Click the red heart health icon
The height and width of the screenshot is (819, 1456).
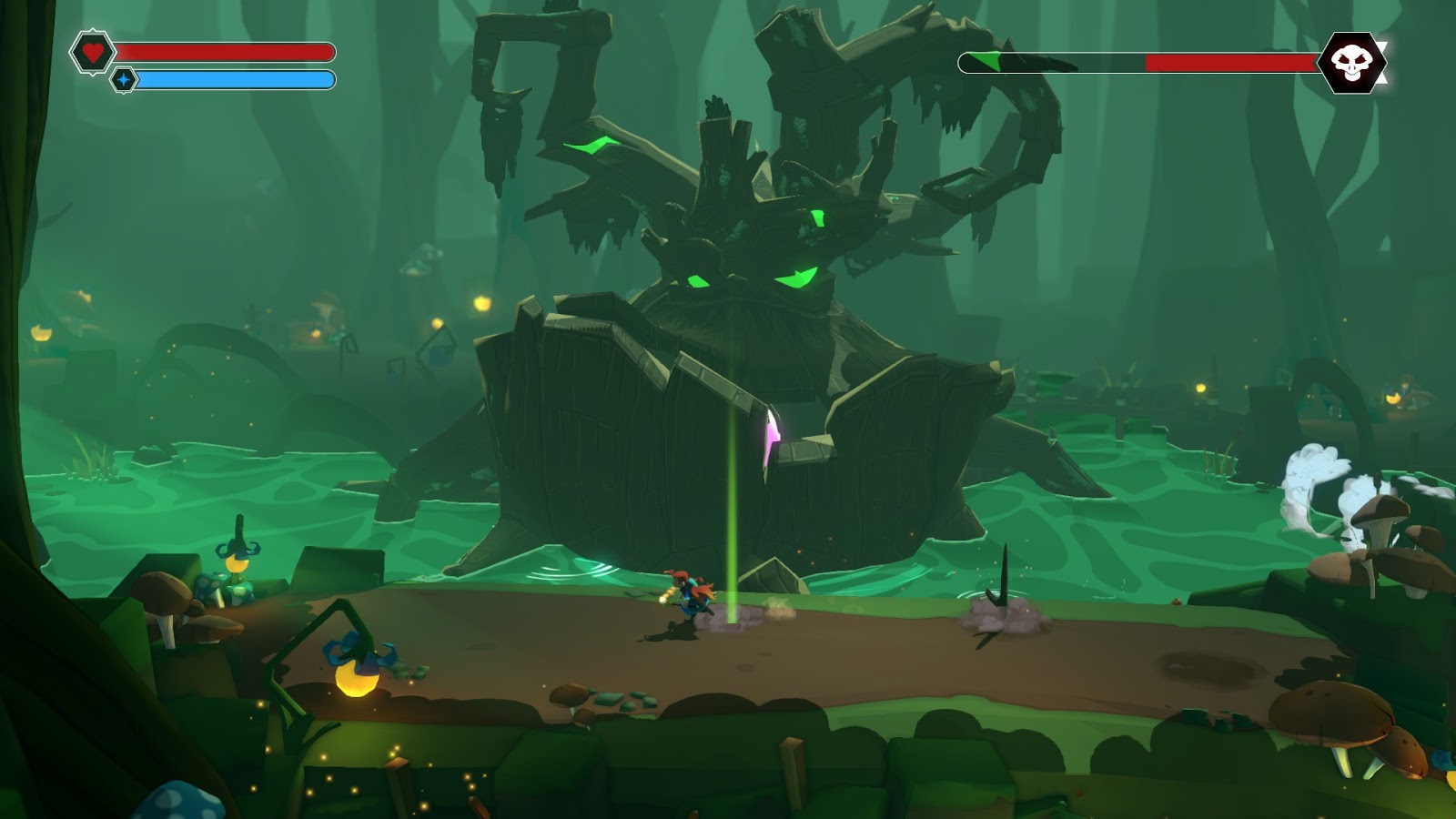(x=92, y=52)
